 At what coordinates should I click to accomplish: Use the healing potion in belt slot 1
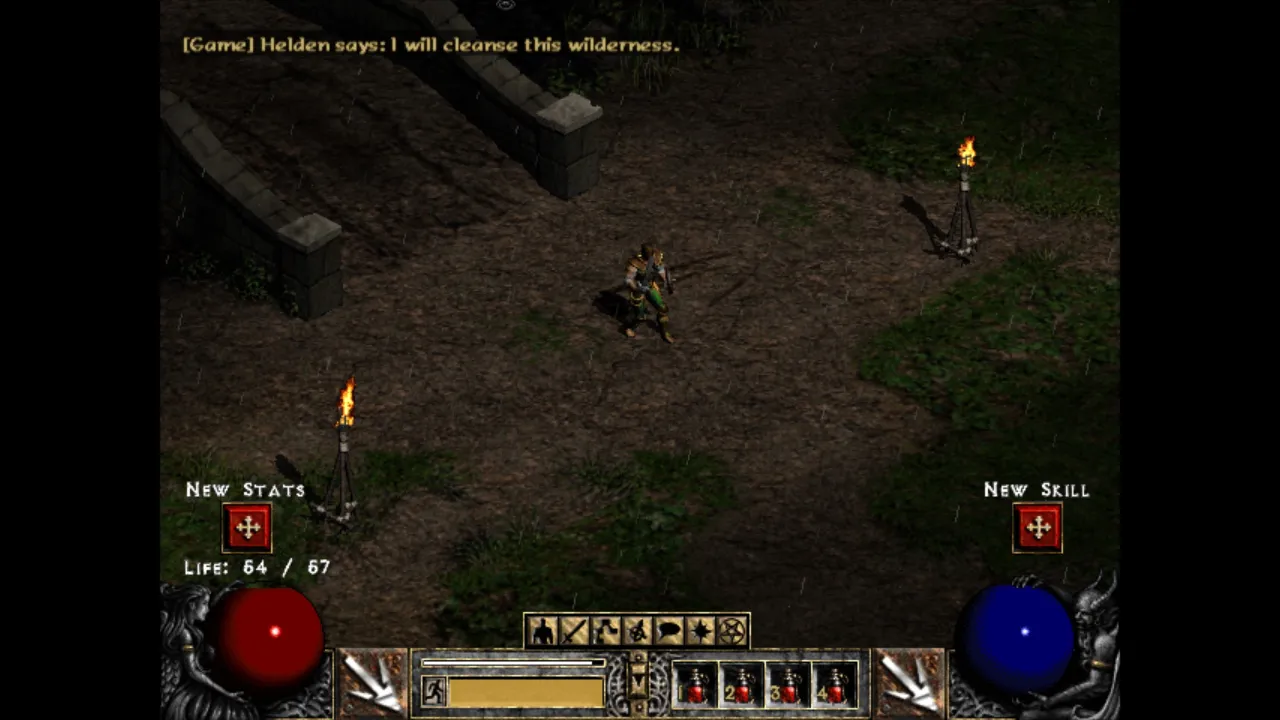pos(695,685)
